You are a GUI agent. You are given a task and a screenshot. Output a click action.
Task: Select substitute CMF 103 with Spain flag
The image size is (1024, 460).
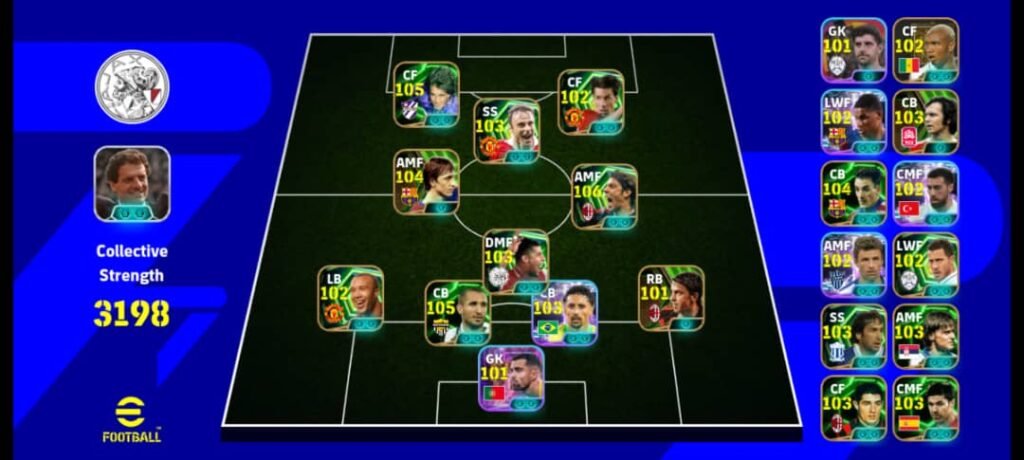925,408
